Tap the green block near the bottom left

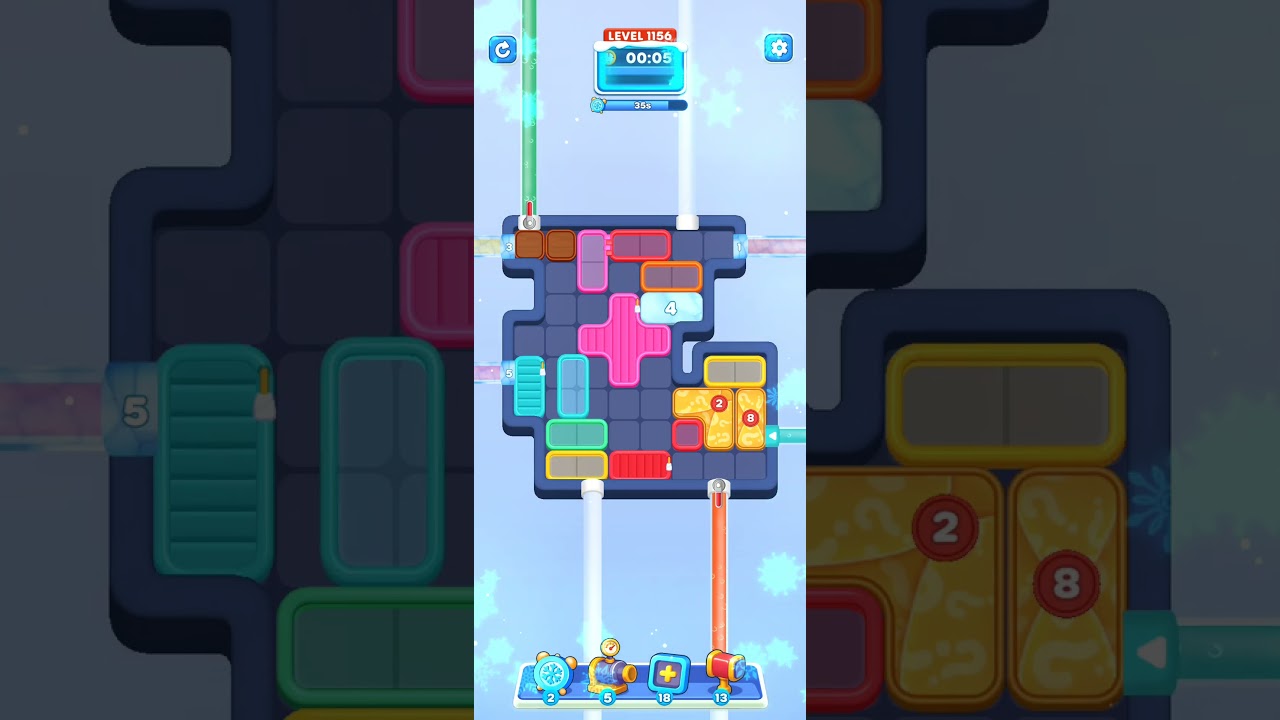tap(576, 432)
